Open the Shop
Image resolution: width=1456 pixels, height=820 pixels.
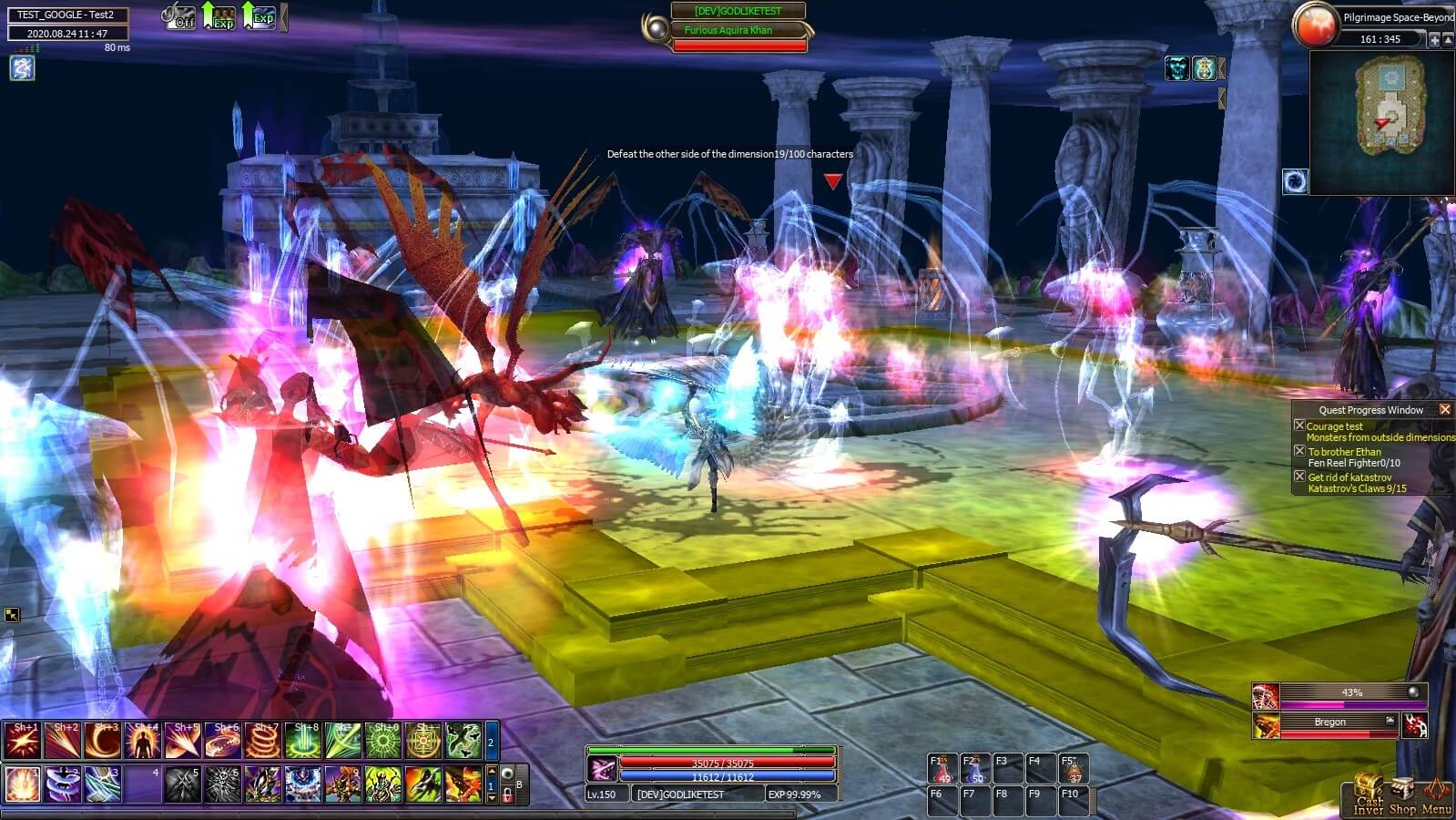[x=1402, y=795]
